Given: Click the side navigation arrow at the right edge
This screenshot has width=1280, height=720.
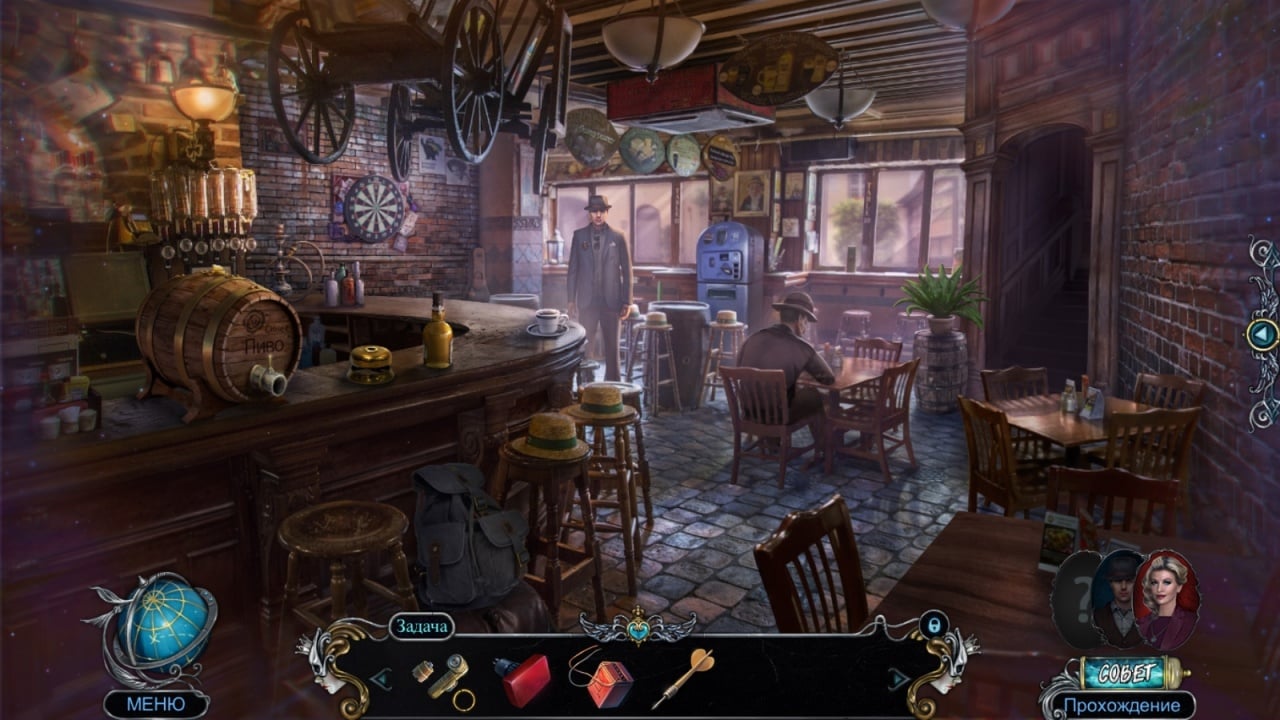Looking at the screenshot, I should (1261, 334).
